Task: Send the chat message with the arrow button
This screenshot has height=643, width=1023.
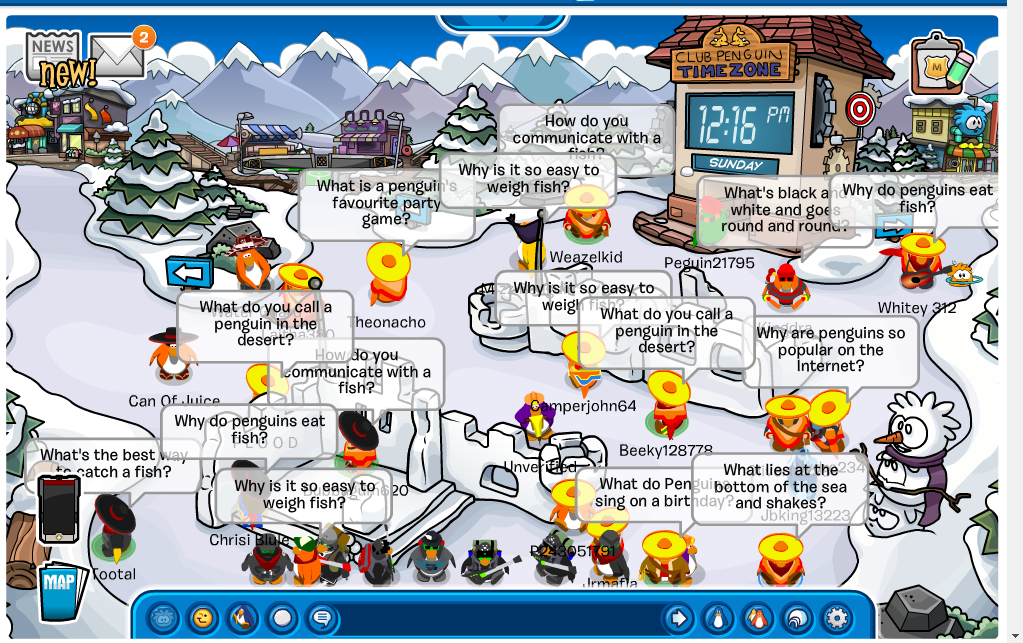Action: tap(678, 618)
